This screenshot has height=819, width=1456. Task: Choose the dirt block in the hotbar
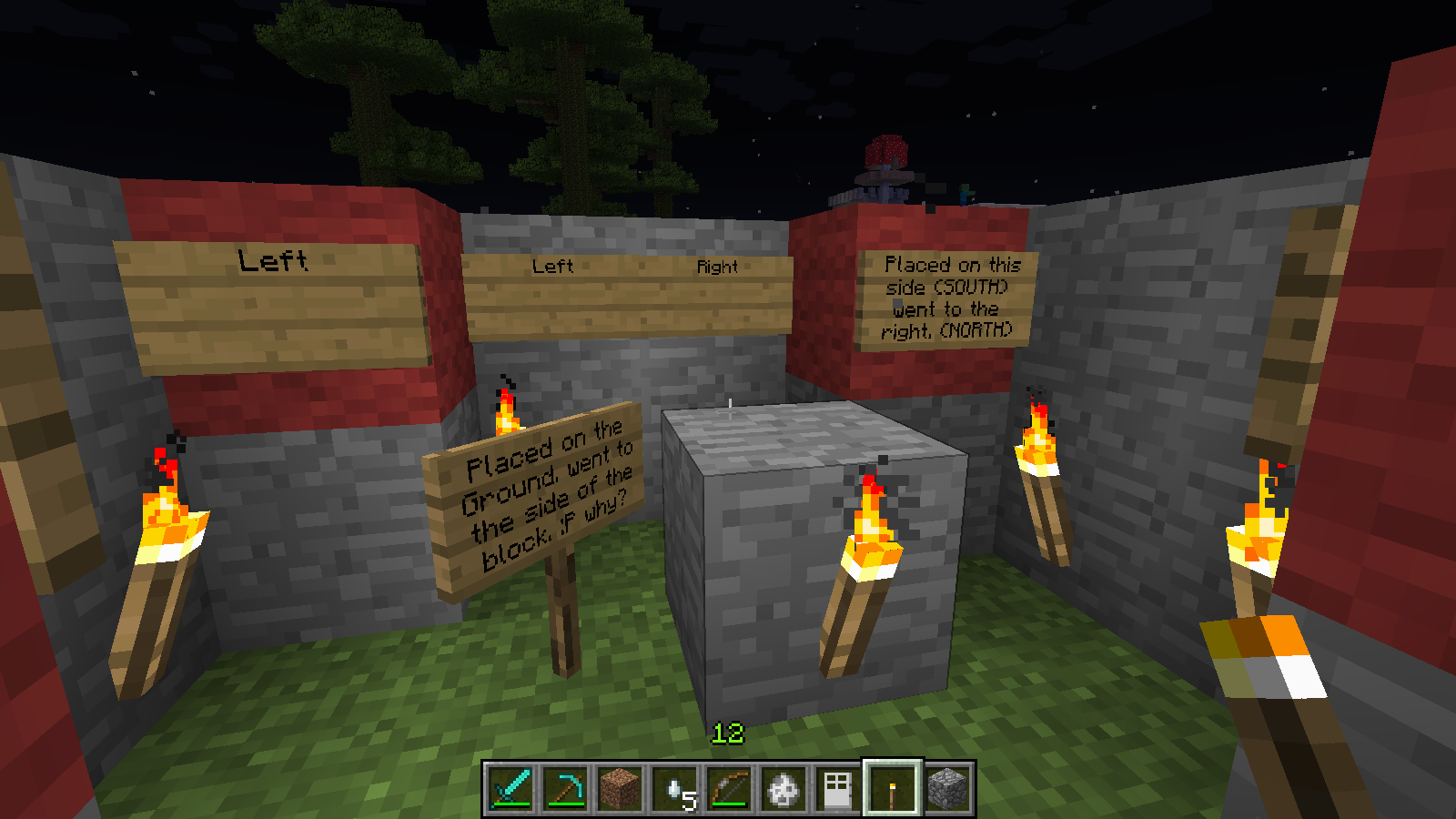coord(620,789)
